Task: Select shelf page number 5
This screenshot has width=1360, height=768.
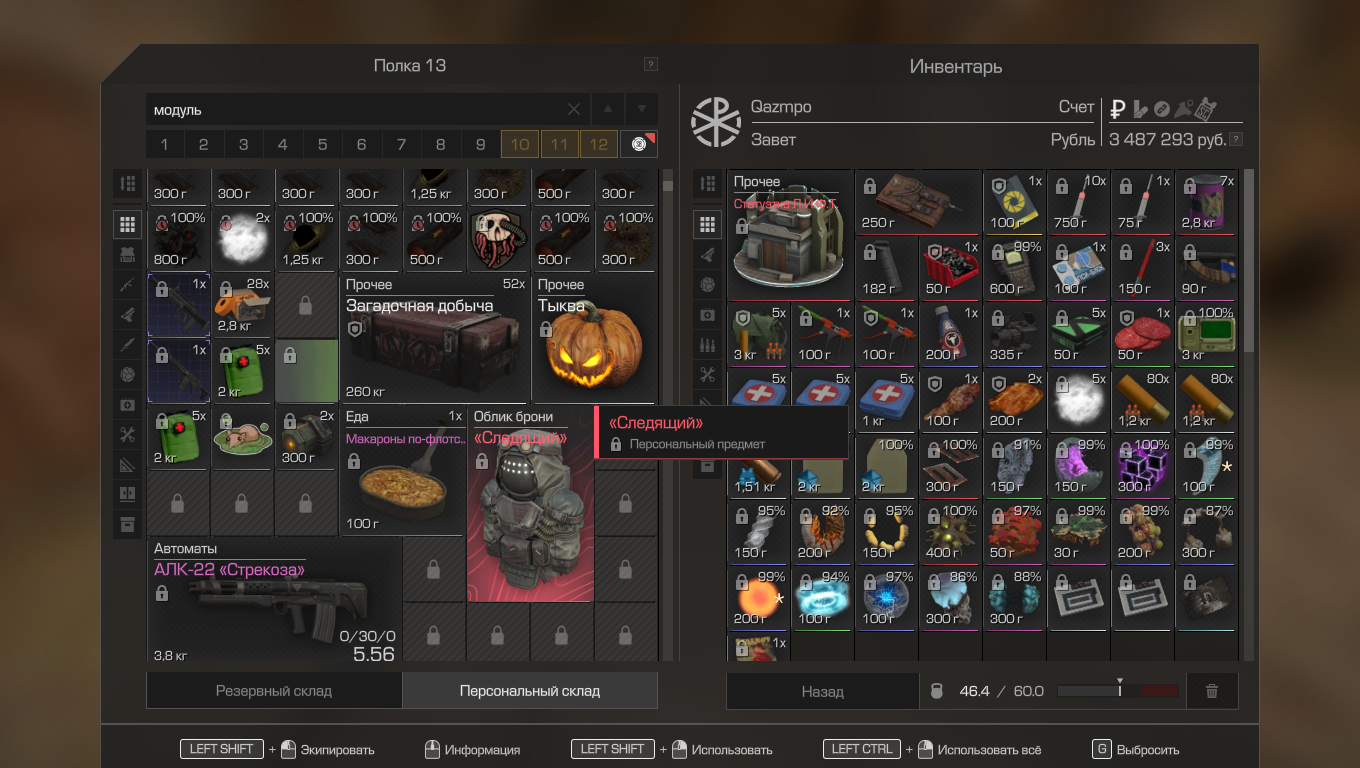Action: [322, 144]
